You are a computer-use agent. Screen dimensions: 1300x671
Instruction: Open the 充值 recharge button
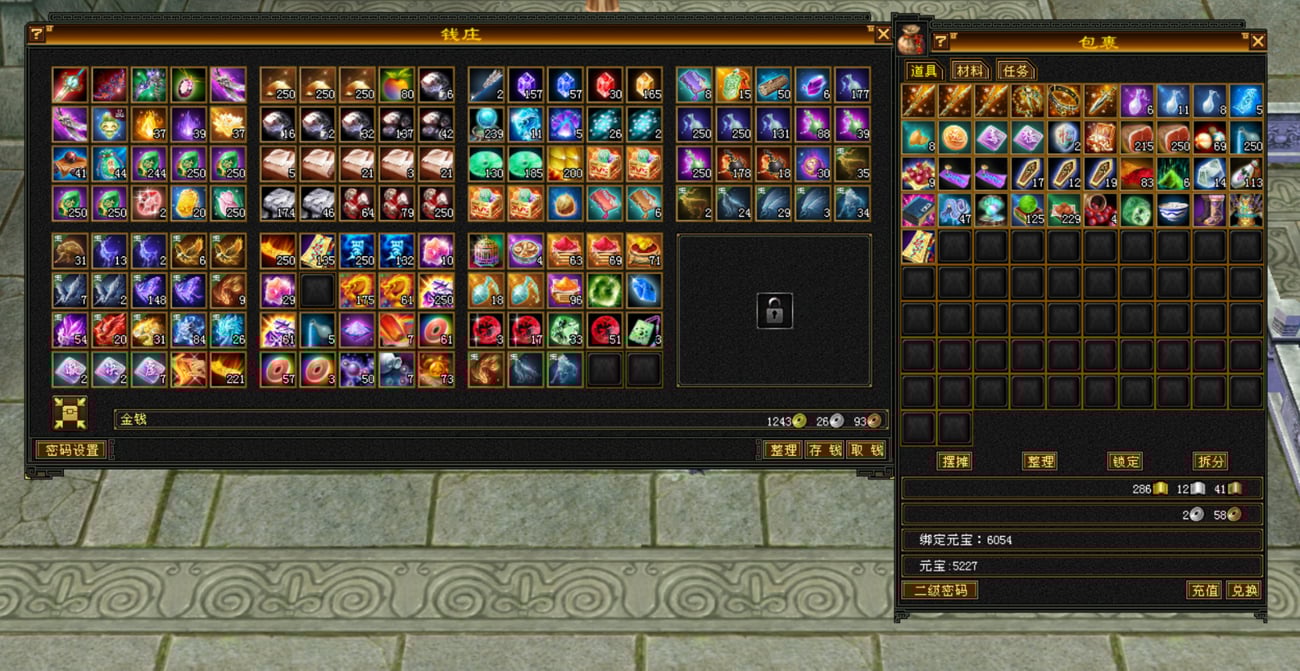click(1203, 590)
